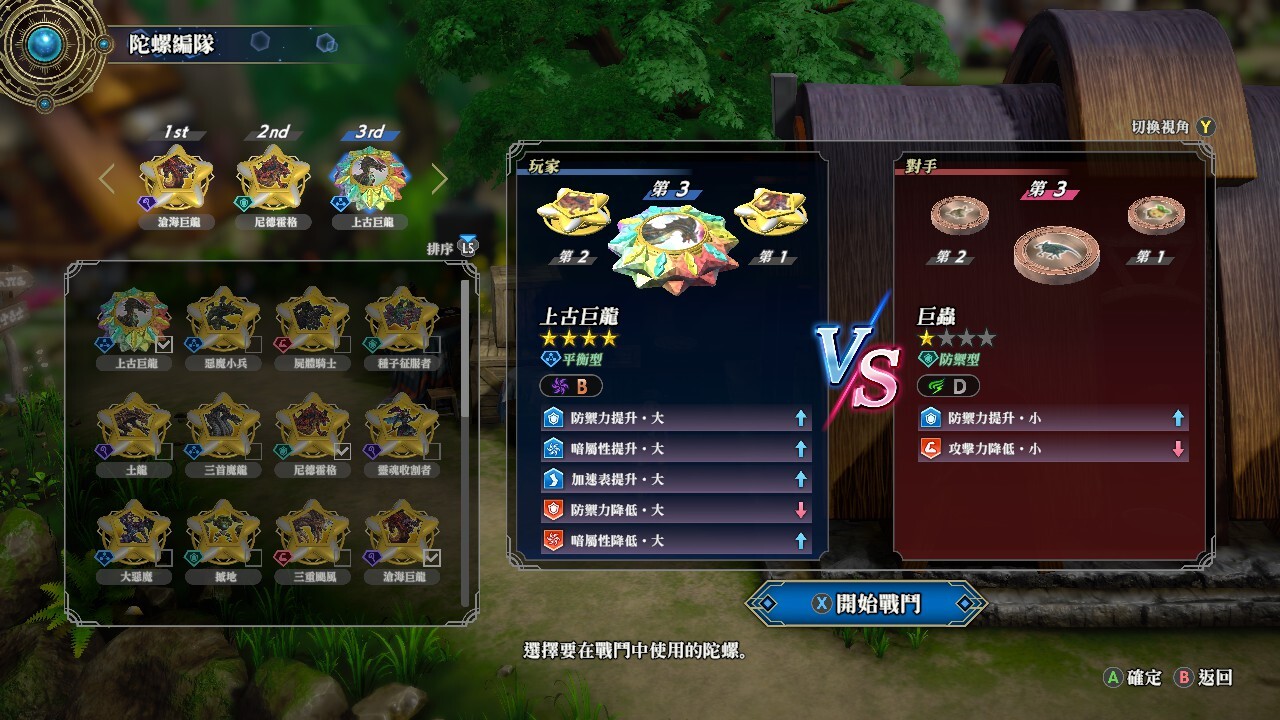
Task: Pick the 大惡魔 spinner tile
Action: (134, 539)
